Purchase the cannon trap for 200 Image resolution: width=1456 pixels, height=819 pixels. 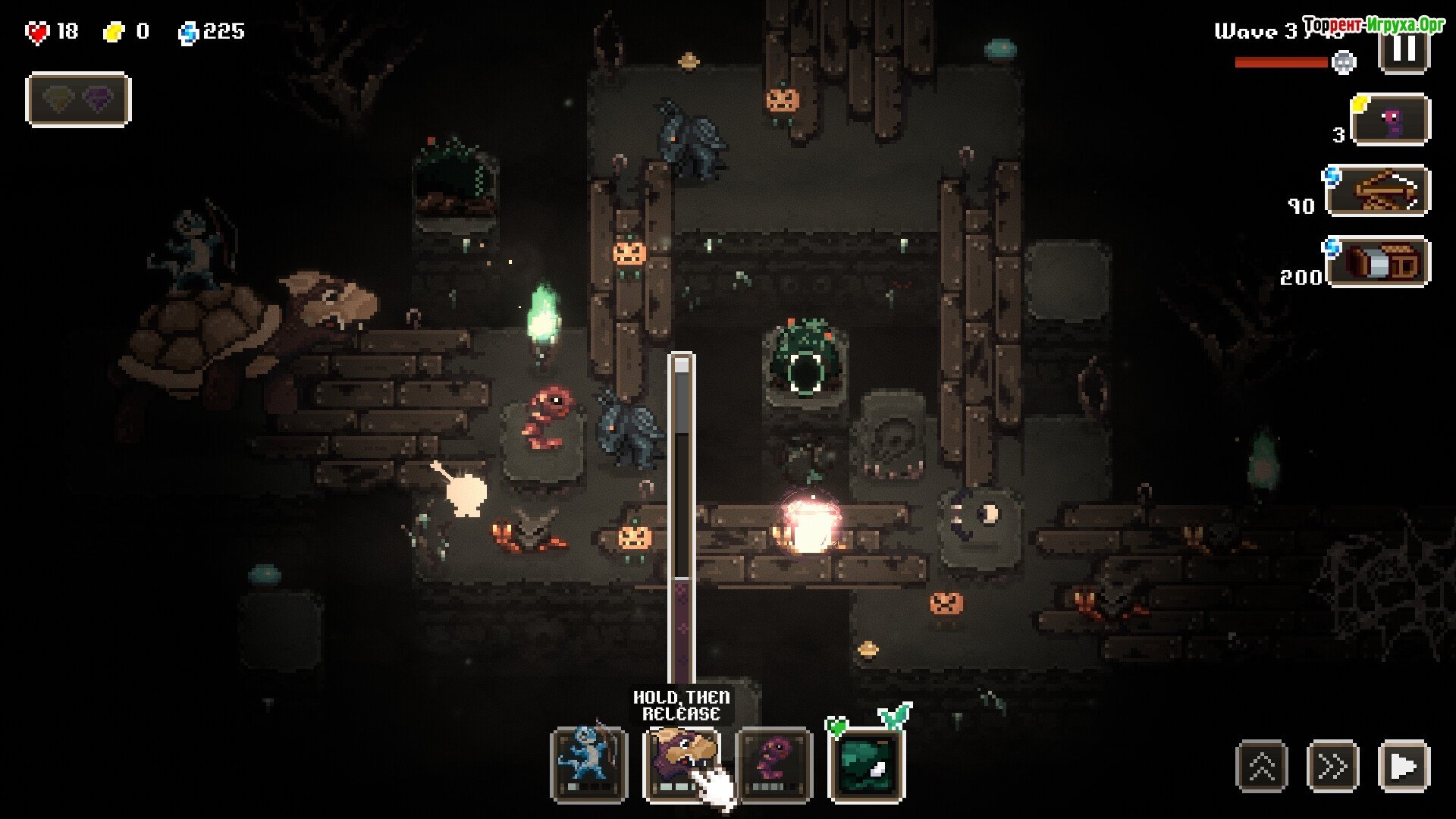1378,262
